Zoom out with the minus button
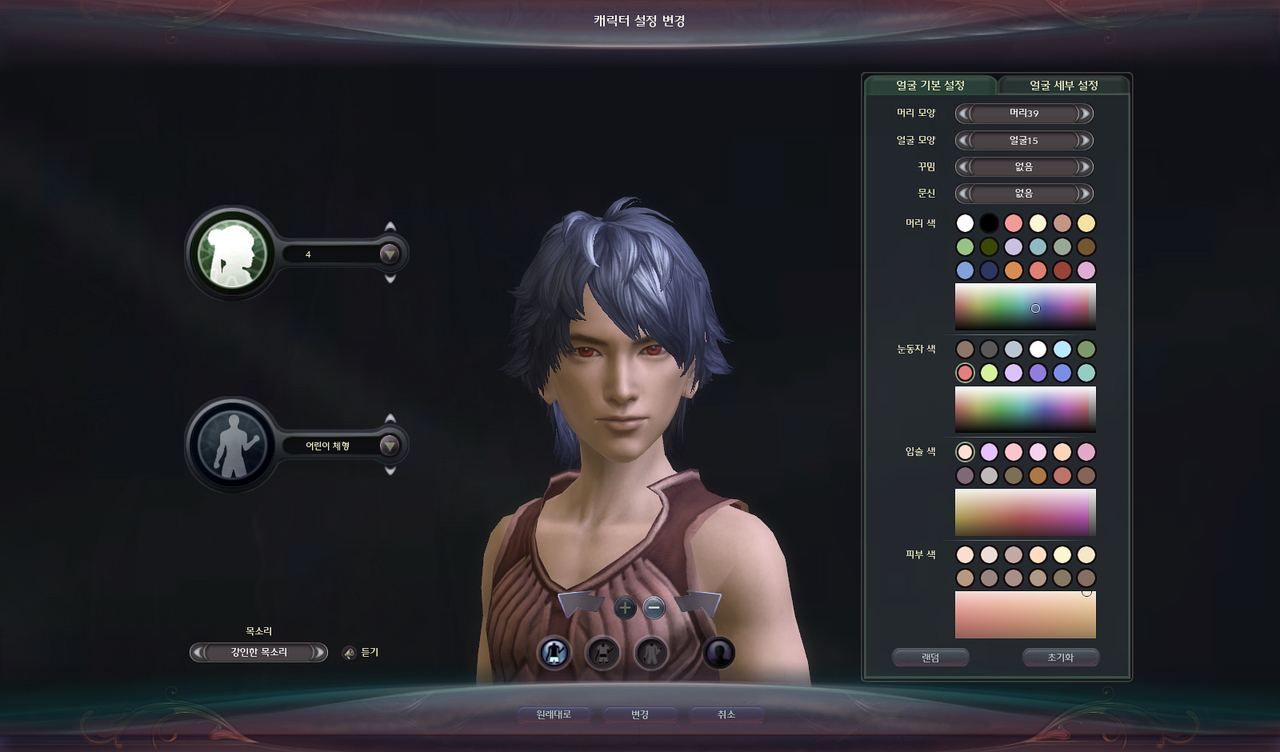The image size is (1280, 752). click(654, 607)
